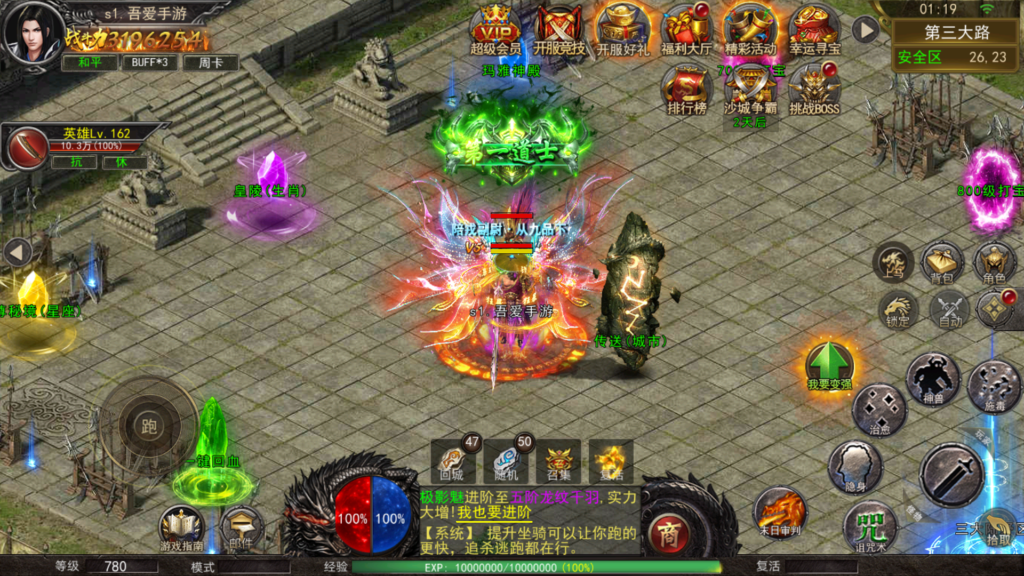Image resolution: width=1024 pixels, height=576 pixels.
Task: Show the 排行榜 leaderboard
Action: pos(686,88)
